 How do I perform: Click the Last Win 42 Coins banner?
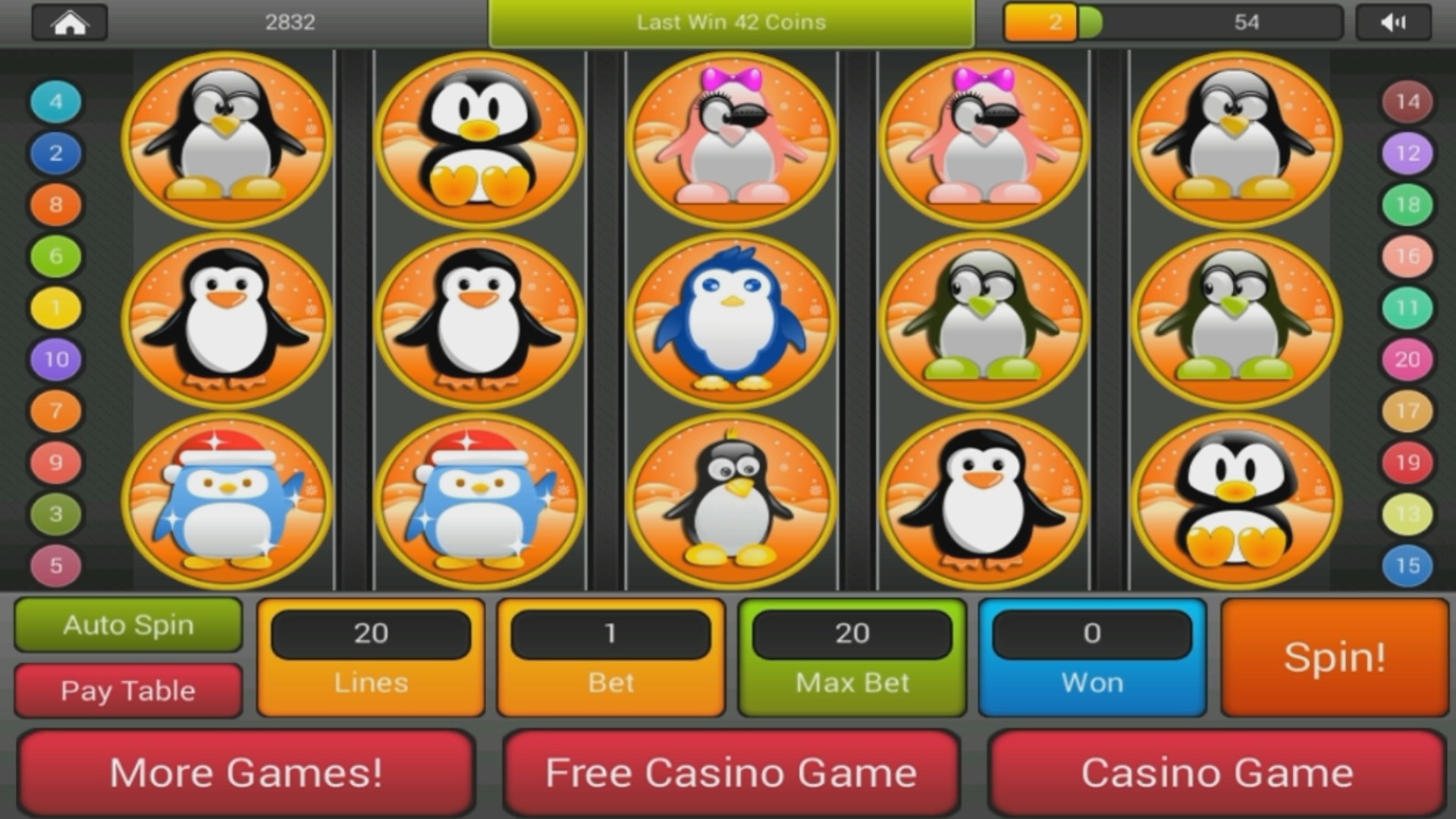pos(730,22)
